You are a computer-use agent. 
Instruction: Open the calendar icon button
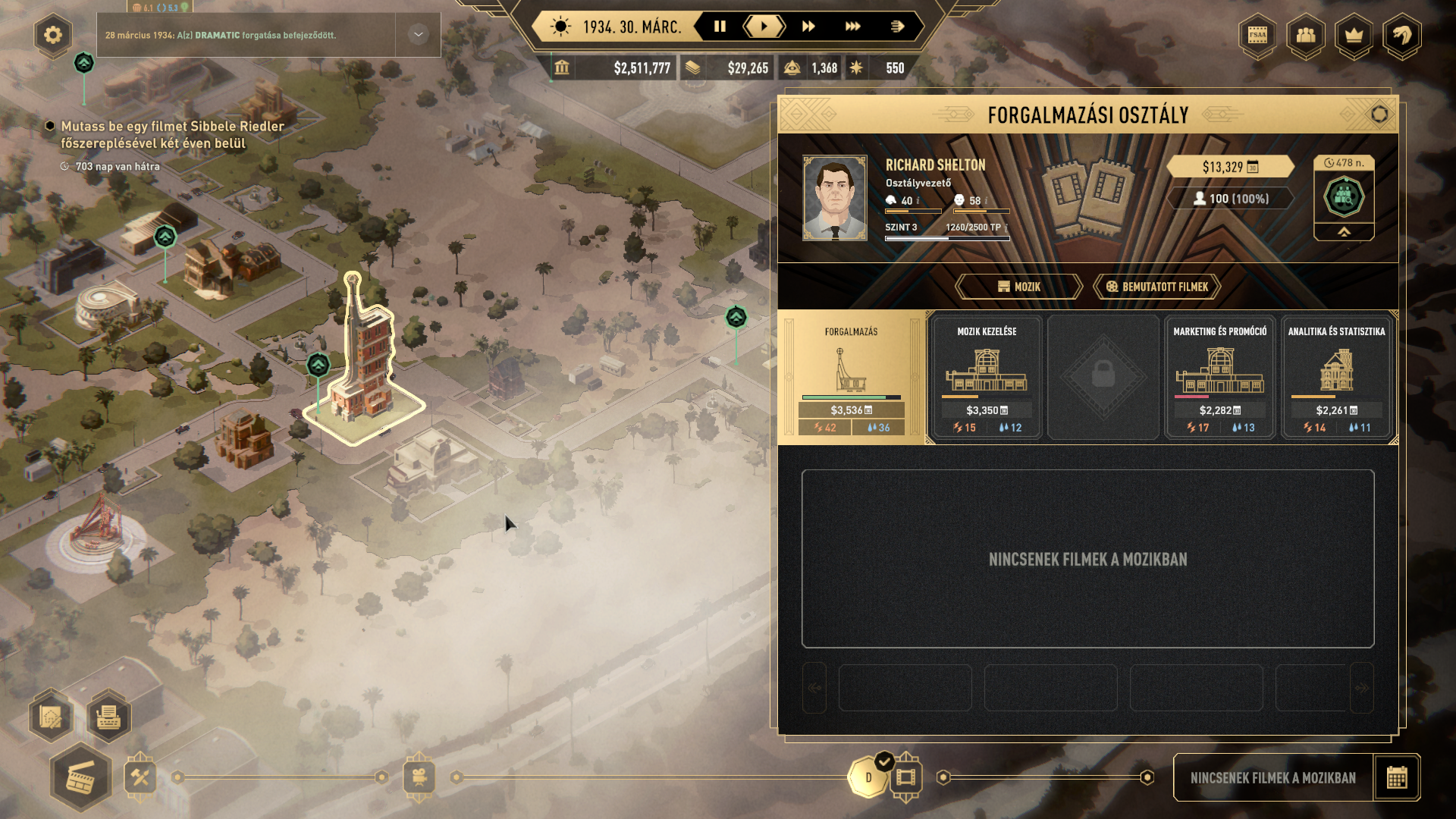click(1396, 777)
